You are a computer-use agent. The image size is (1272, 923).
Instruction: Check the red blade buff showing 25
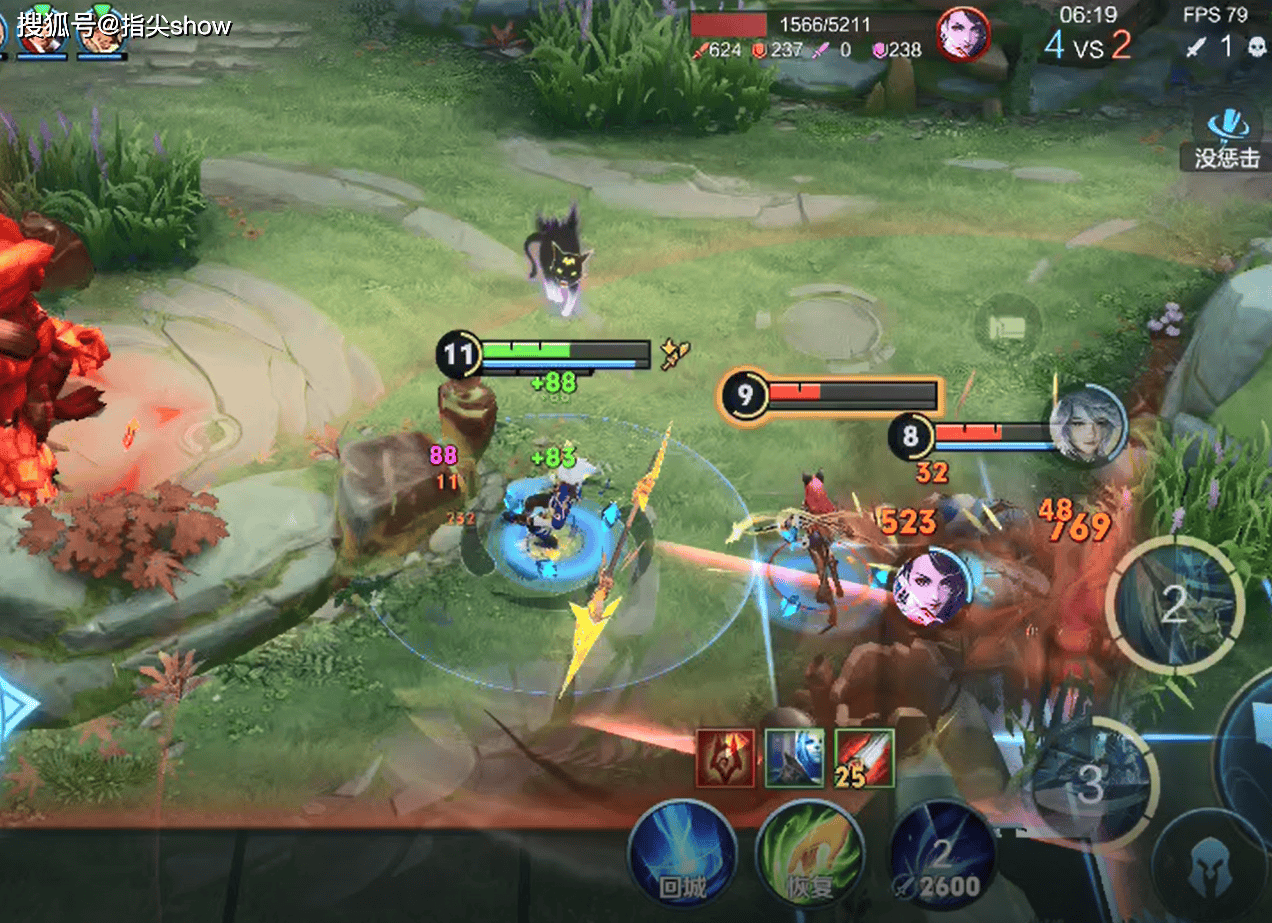pyautogui.click(x=864, y=757)
